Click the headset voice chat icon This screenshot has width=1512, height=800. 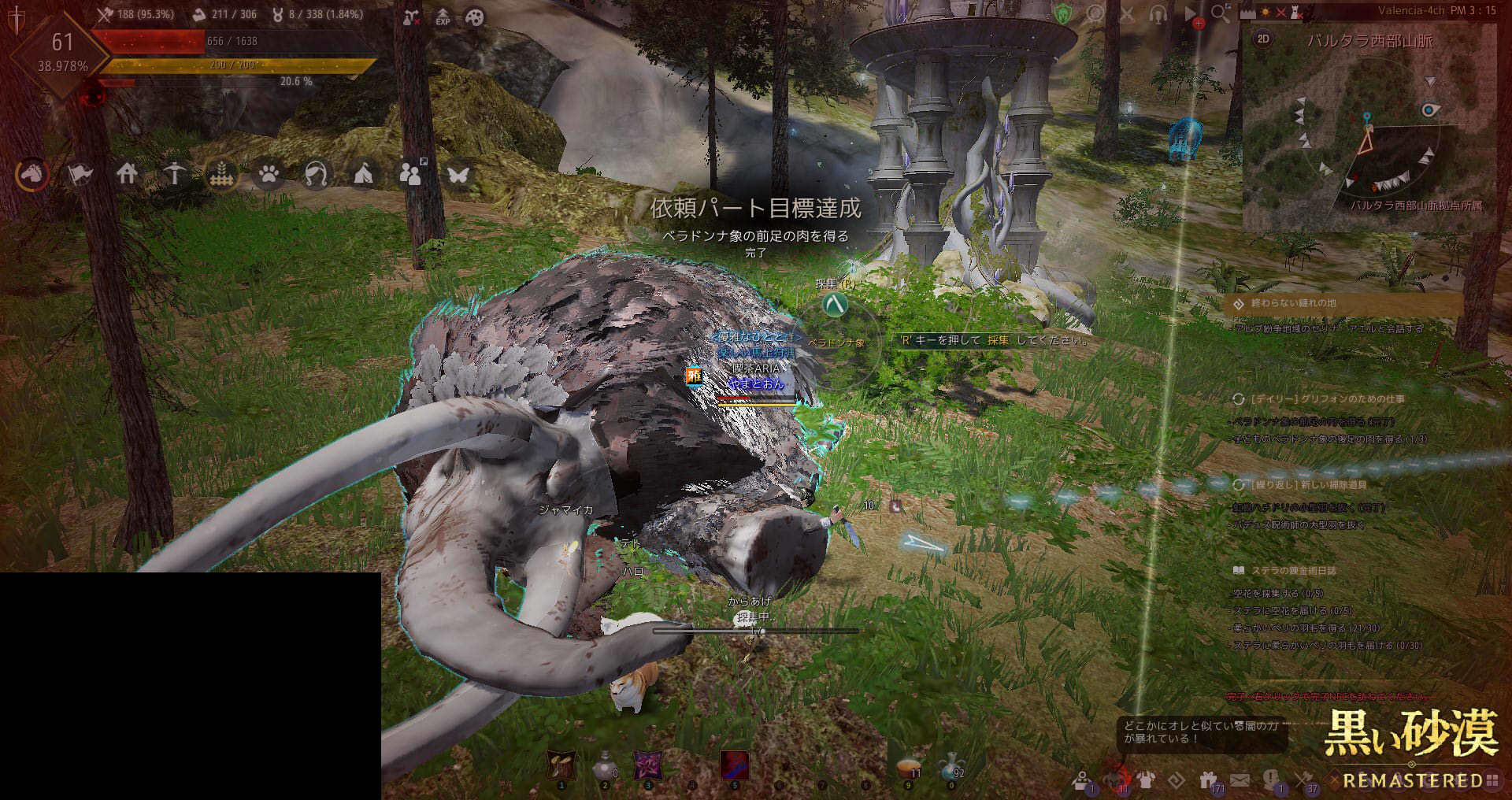1158,14
